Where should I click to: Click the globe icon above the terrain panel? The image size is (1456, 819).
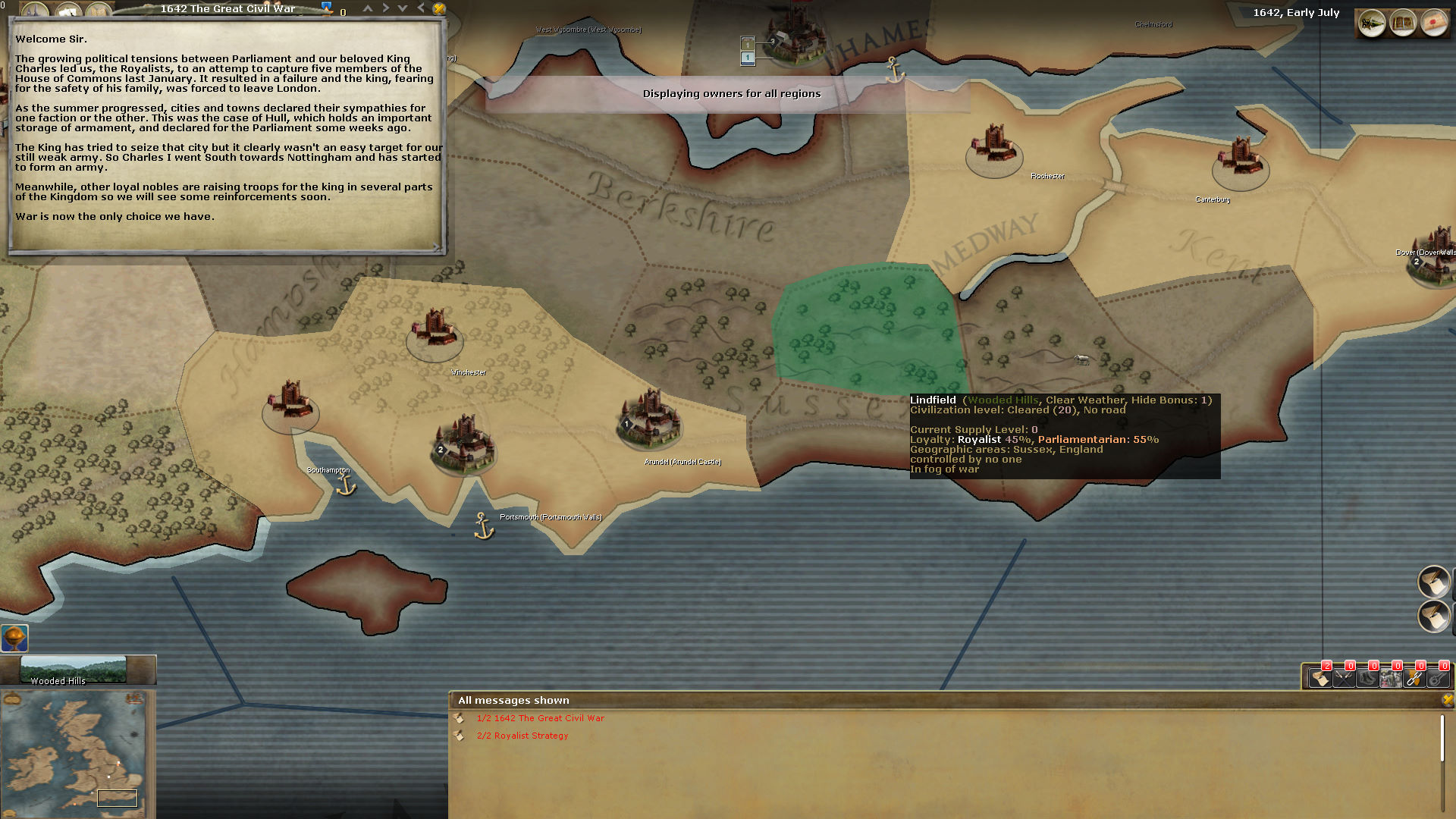(x=14, y=639)
